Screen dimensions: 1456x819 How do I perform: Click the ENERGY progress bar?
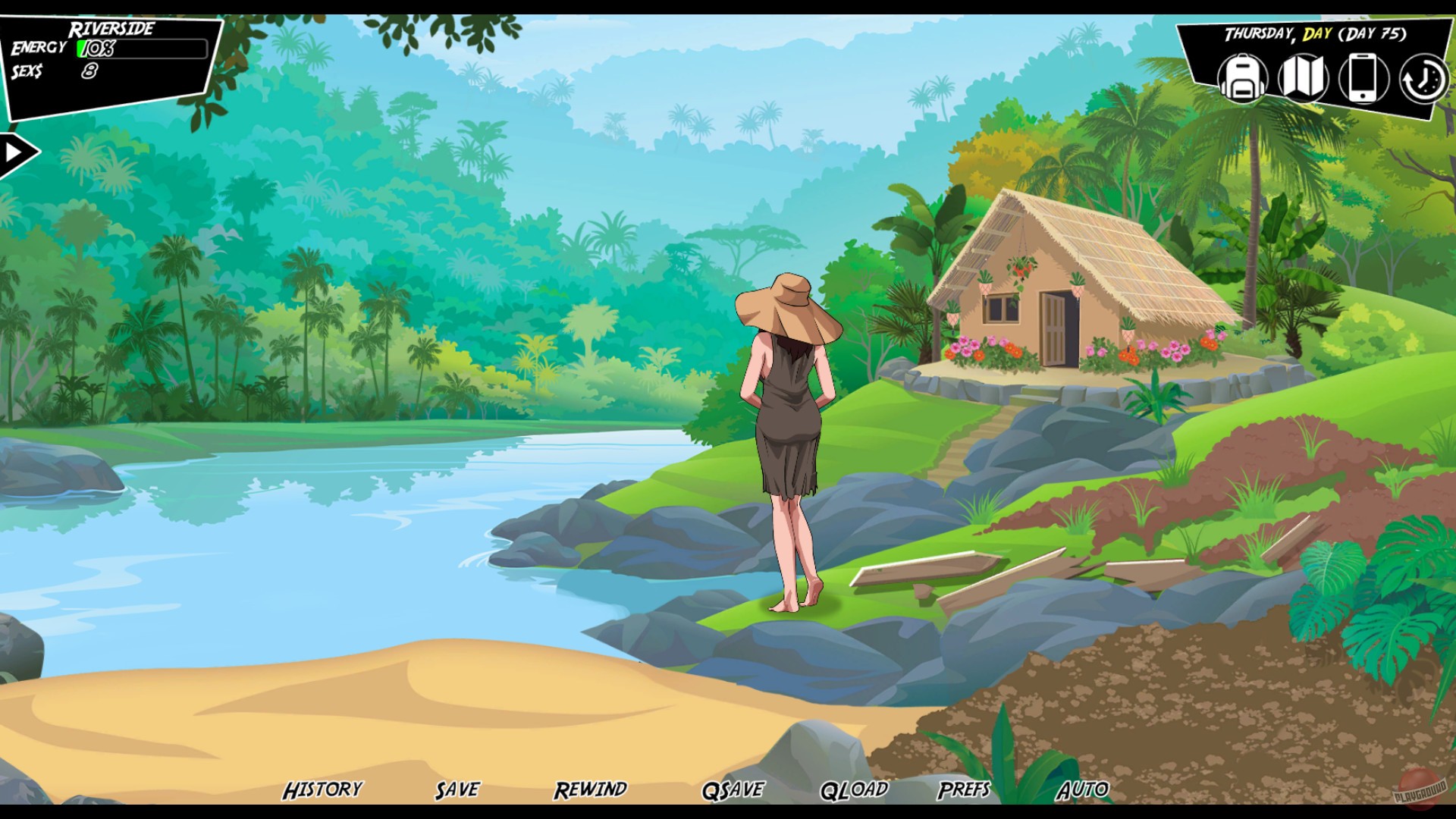[x=140, y=50]
